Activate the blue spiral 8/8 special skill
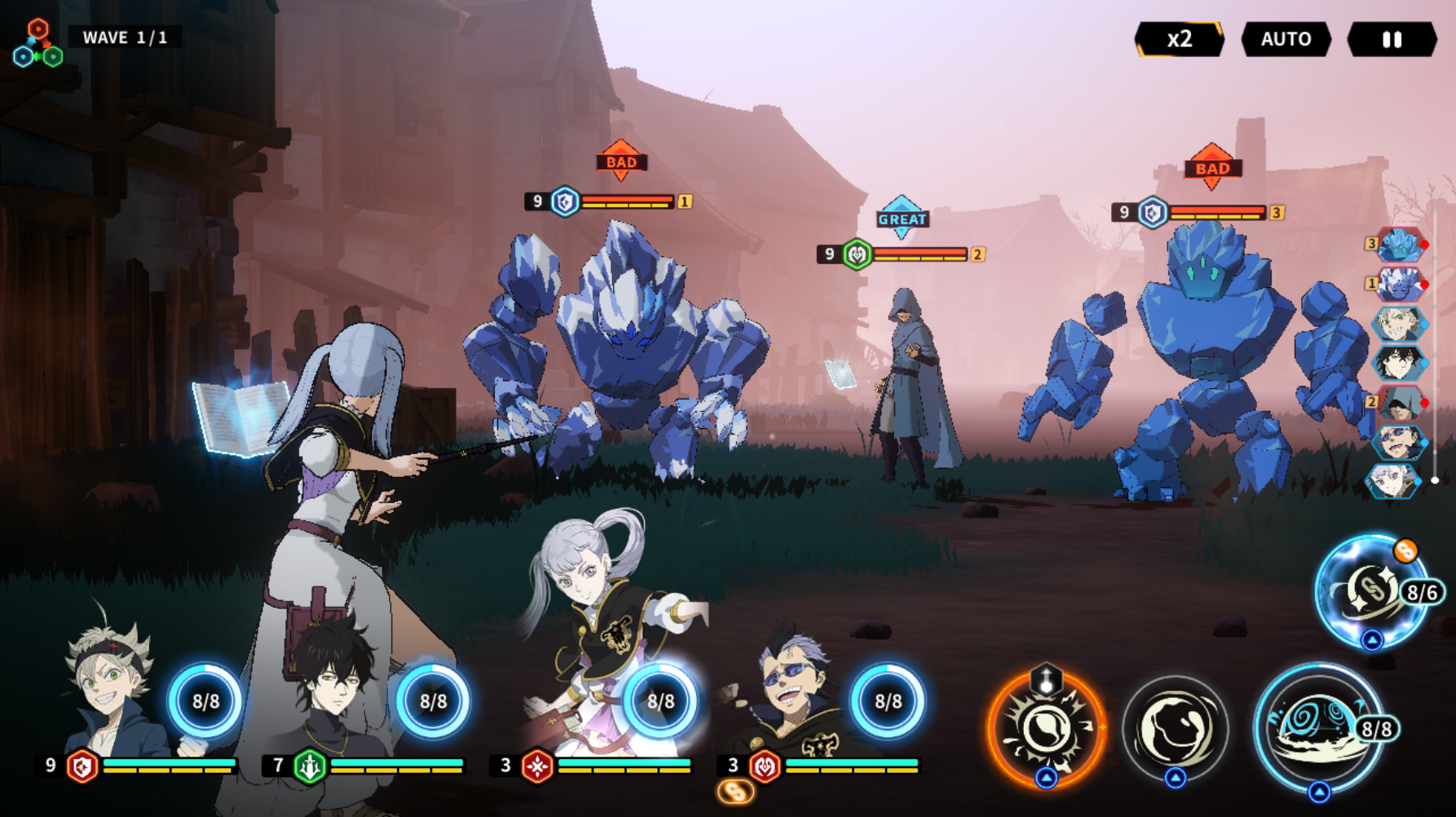This screenshot has width=1456, height=817. click(x=1317, y=726)
